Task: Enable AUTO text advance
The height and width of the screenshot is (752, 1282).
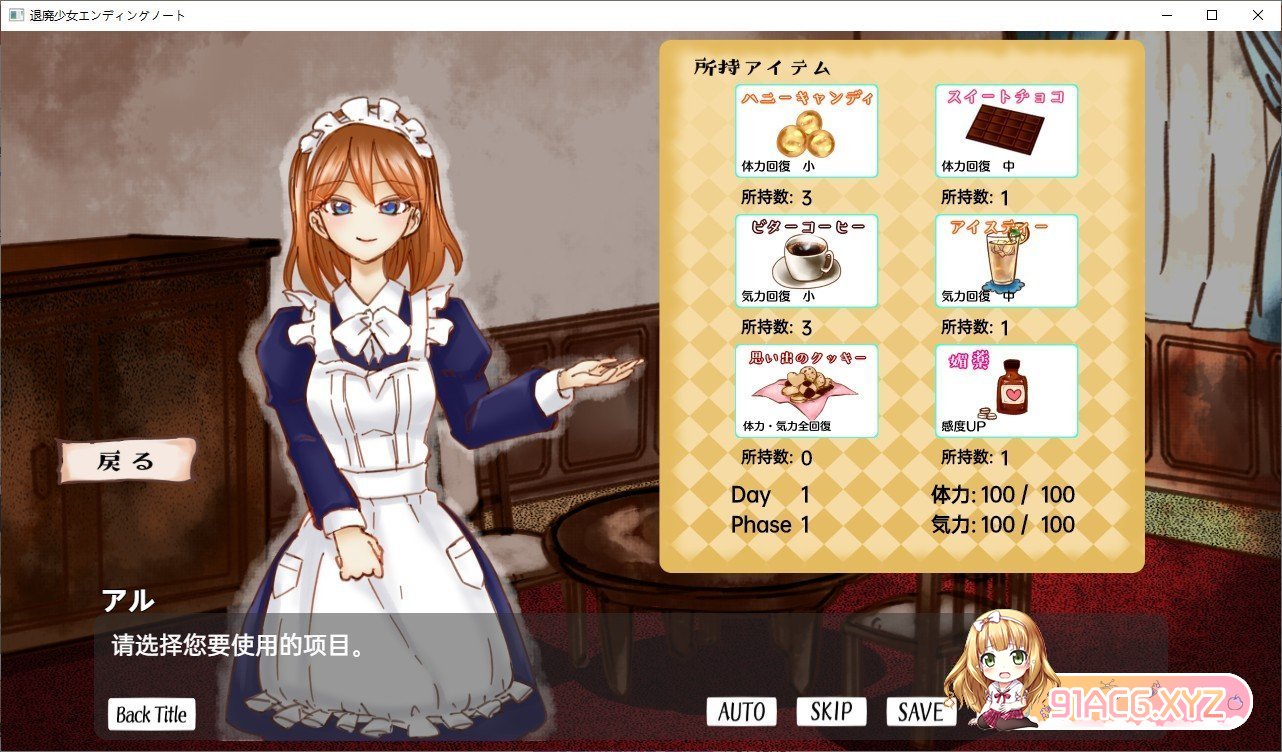Action: tap(741, 711)
